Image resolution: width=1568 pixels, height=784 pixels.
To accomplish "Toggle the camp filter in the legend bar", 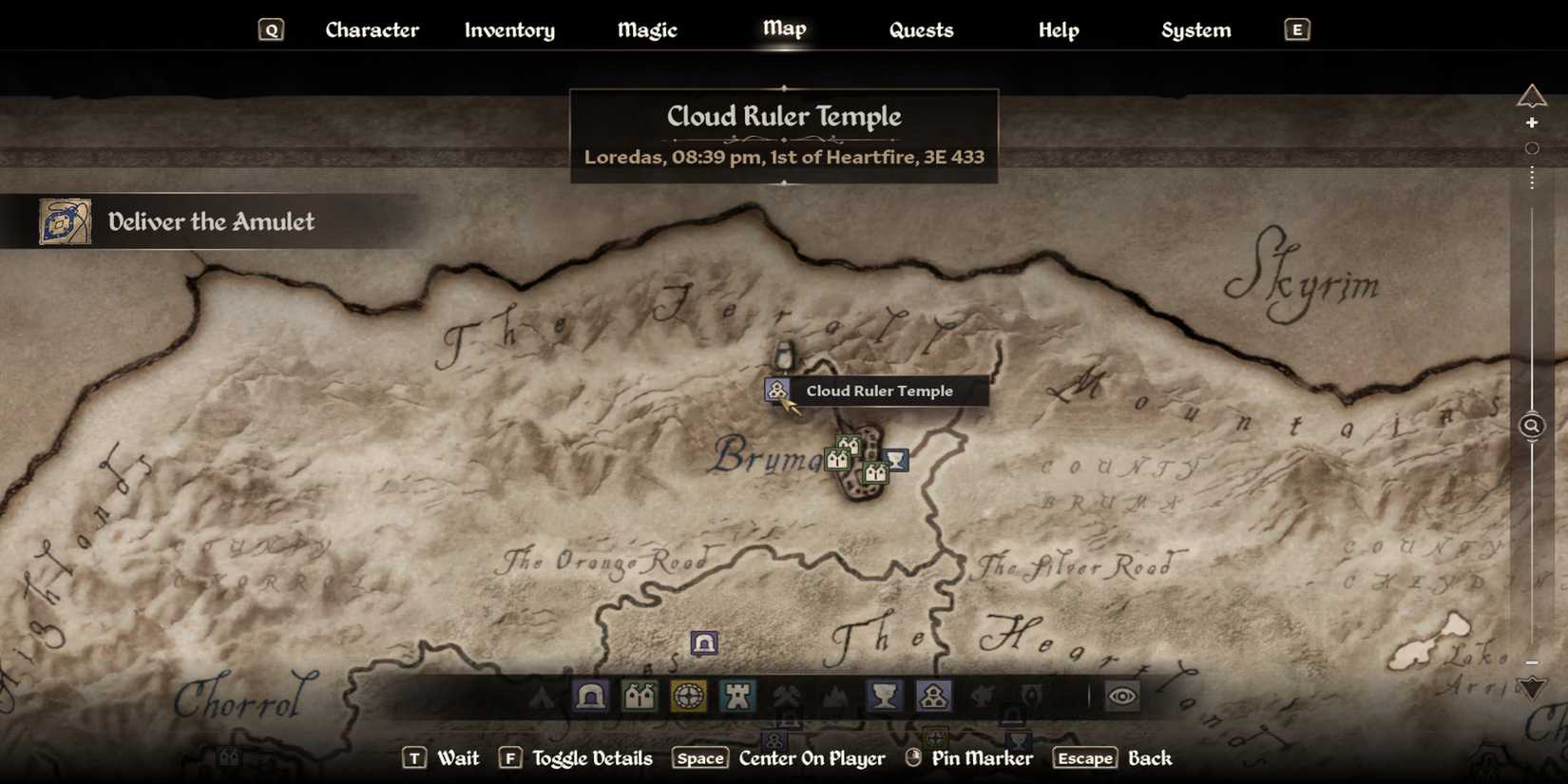I will pos(542,697).
